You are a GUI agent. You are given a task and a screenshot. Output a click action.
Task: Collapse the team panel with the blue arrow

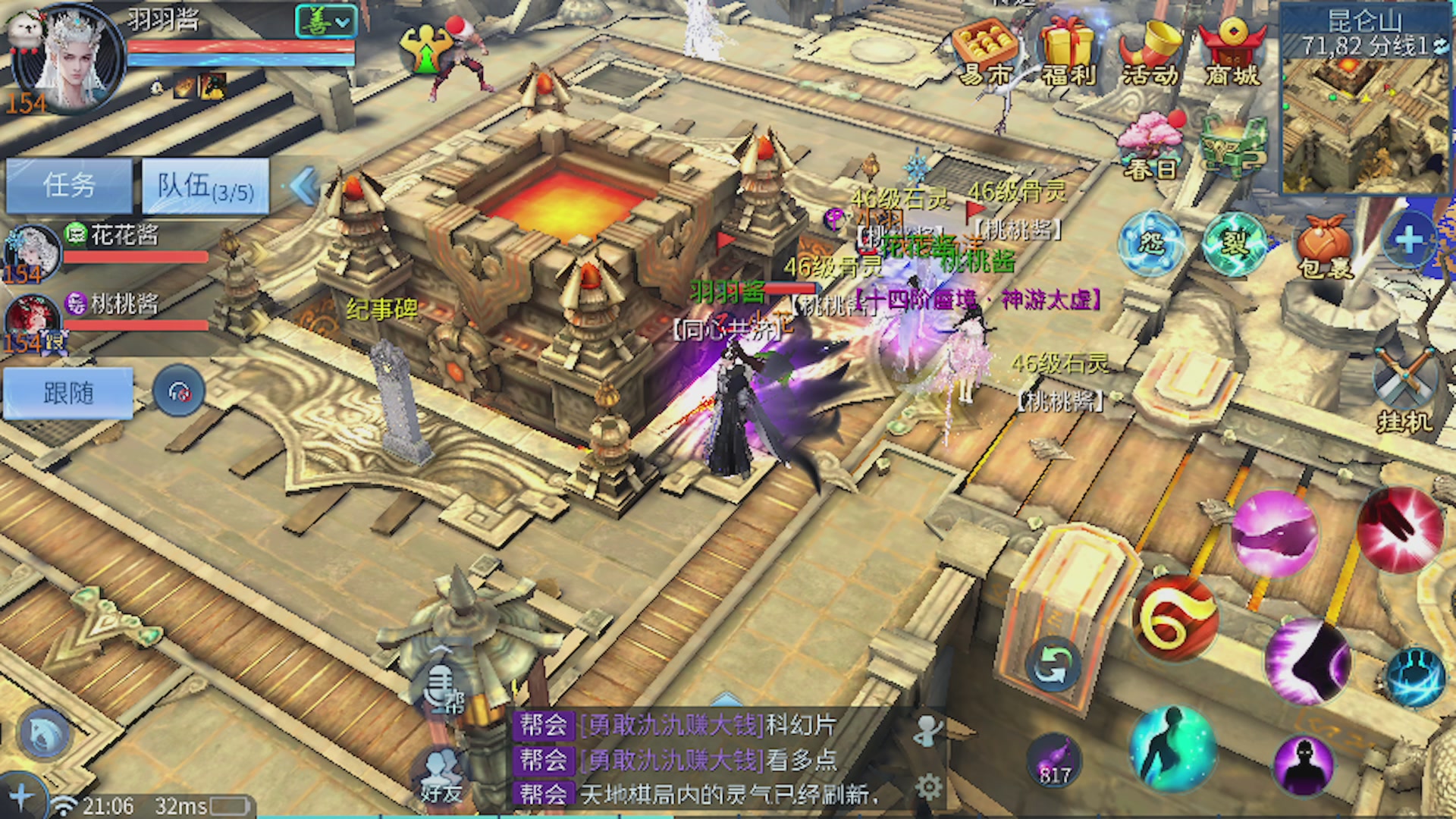304,186
